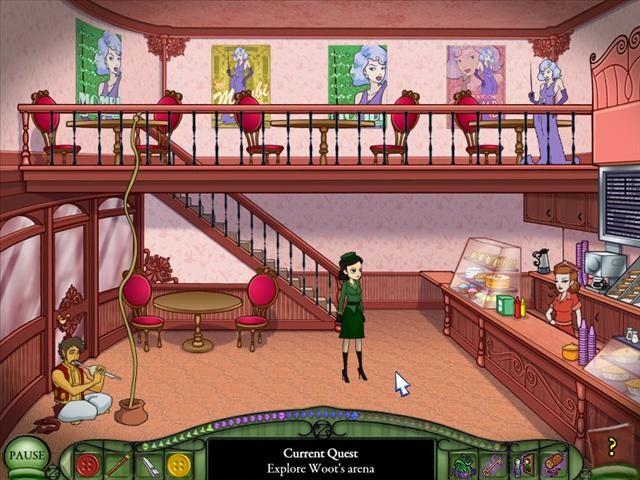Image resolution: width=640 pixels, height=480 pixels.
Task: Select the wooden log icon
Action: 552,465
